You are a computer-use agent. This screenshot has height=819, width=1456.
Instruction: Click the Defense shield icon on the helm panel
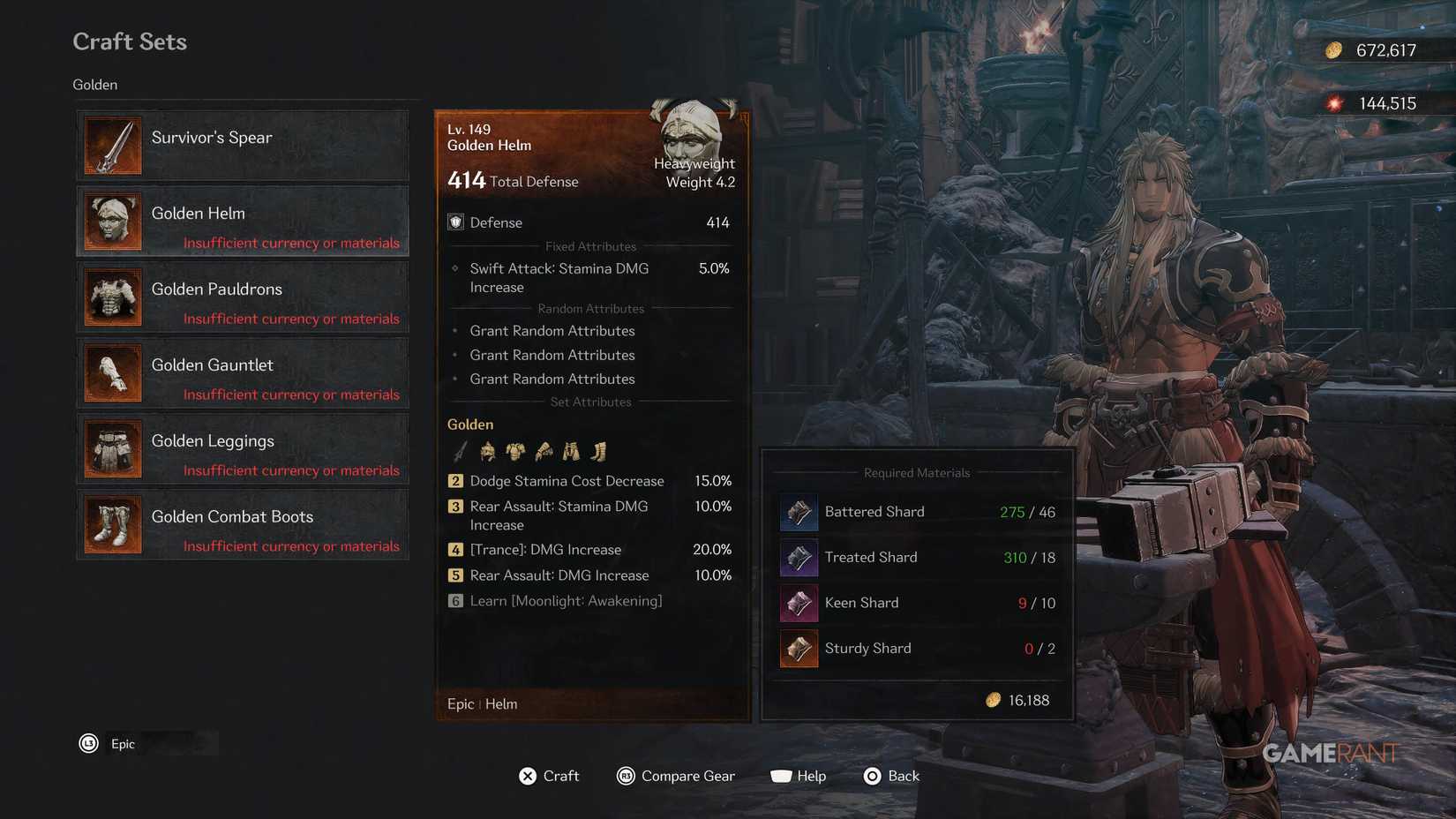point(455,222)
